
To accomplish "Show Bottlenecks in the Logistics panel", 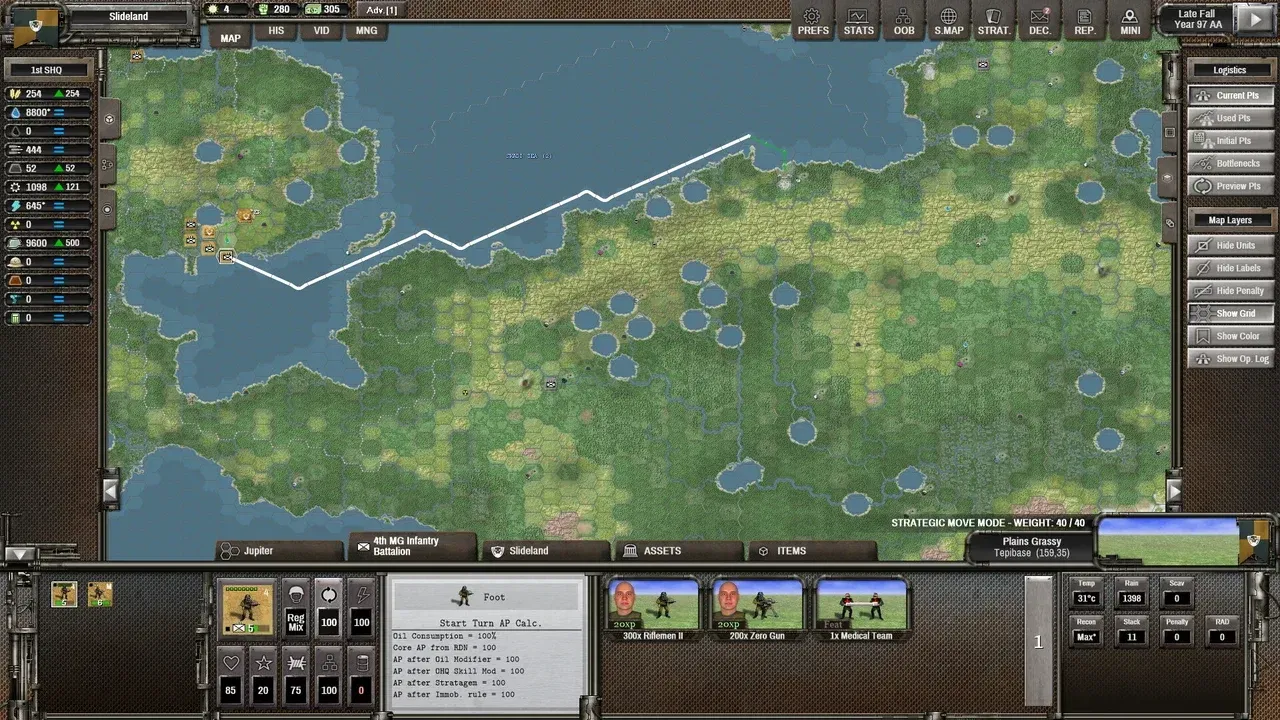I will pos(1230,163).
